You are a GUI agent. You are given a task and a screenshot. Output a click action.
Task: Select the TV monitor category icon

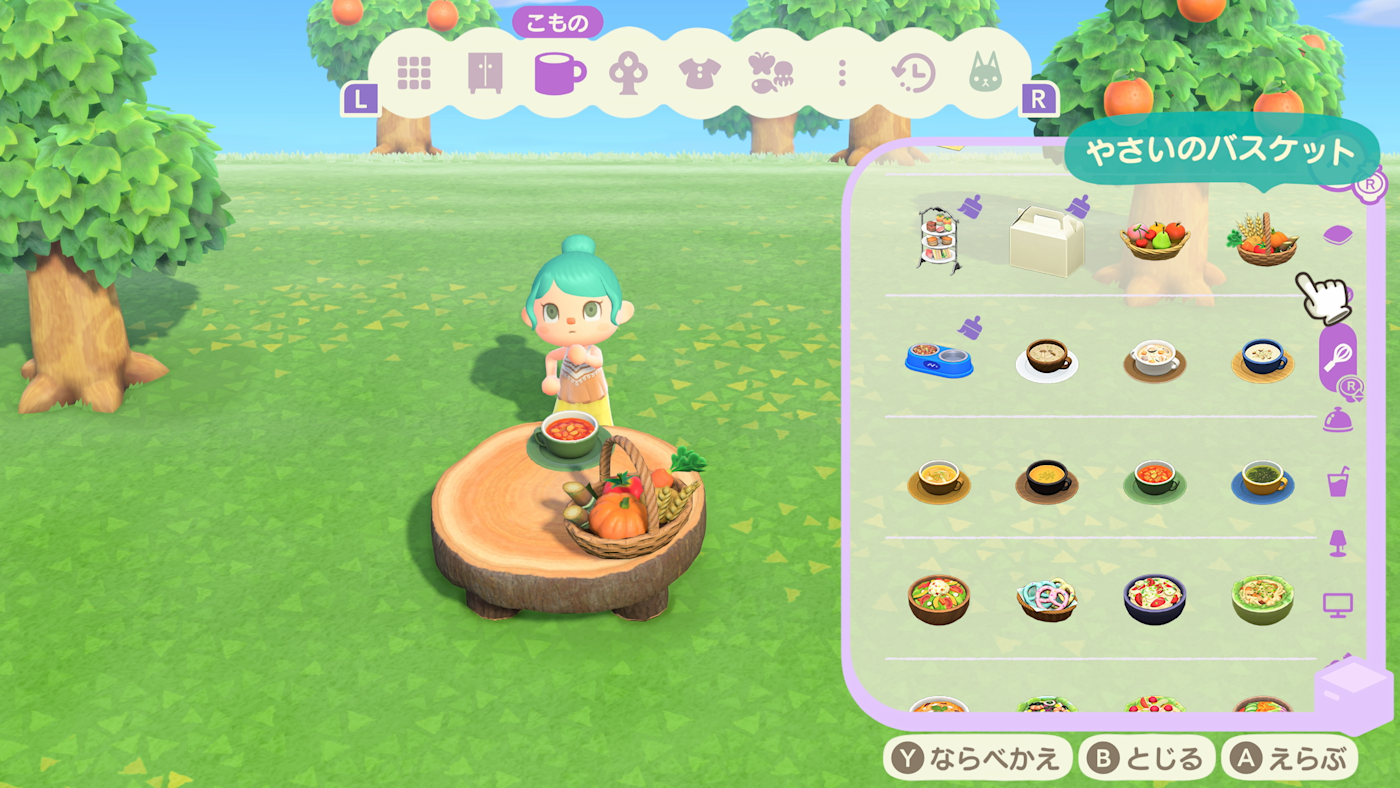click(1340, 604)
